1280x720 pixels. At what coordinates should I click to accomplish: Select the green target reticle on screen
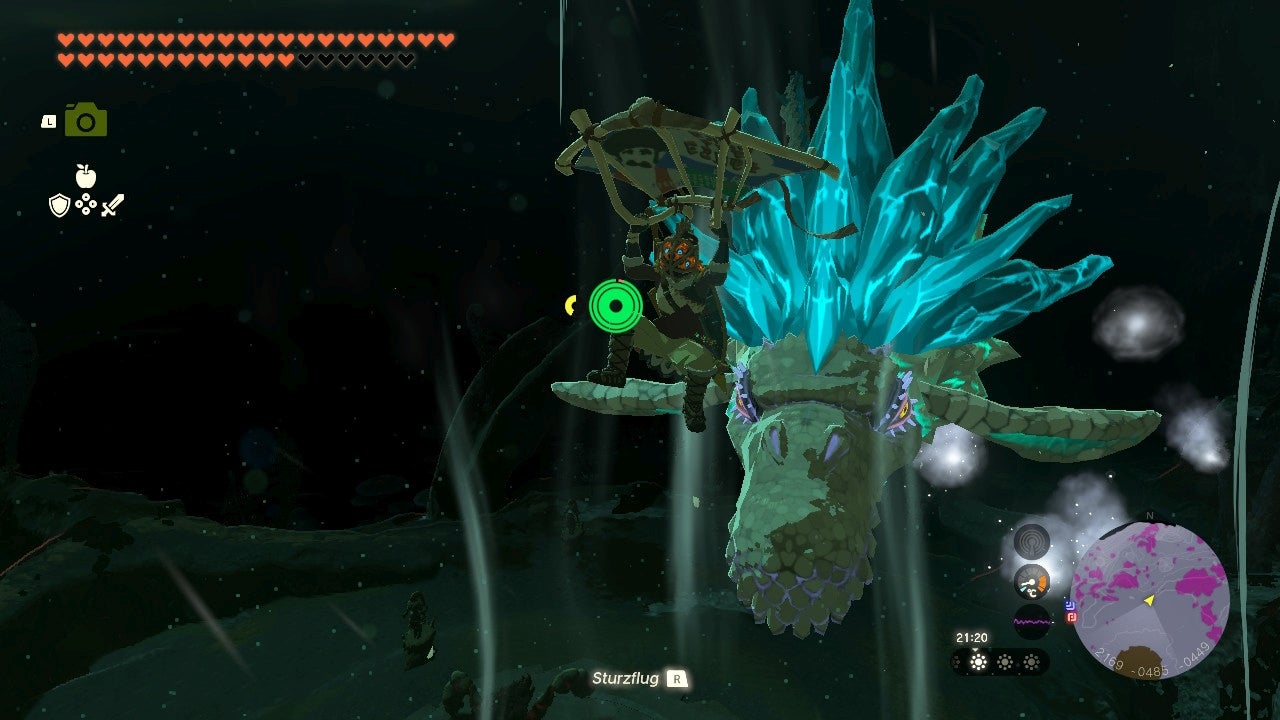click(618, 307)
